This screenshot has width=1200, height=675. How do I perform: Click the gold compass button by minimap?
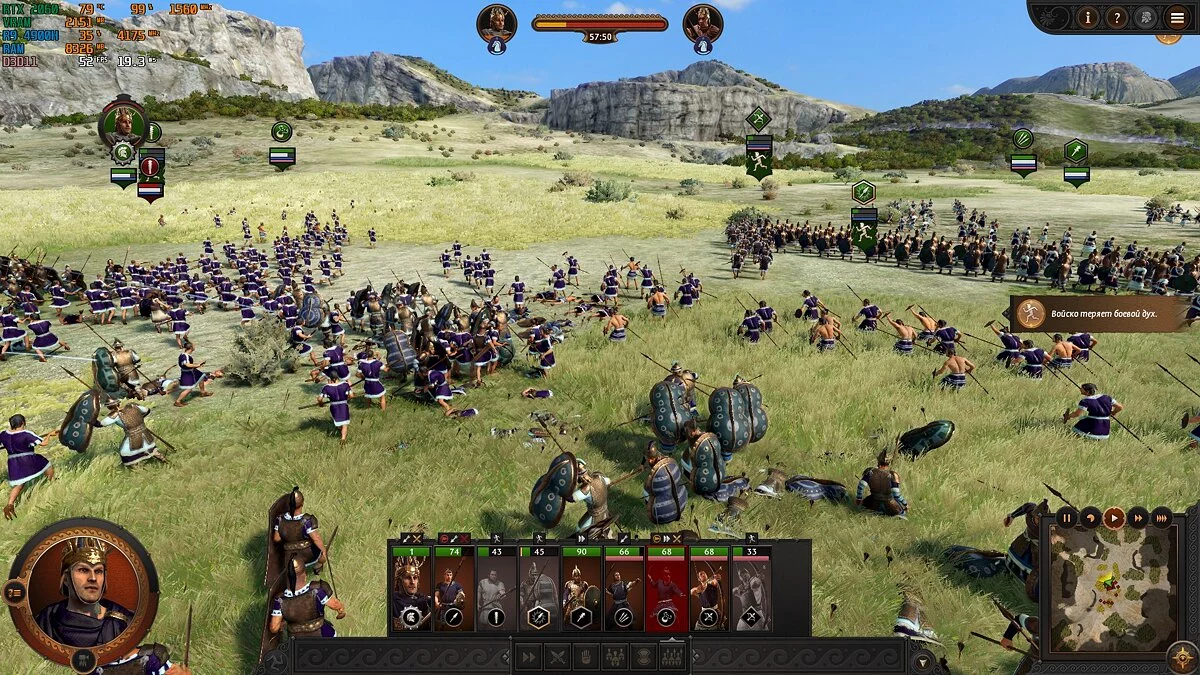click(1181, 657)
